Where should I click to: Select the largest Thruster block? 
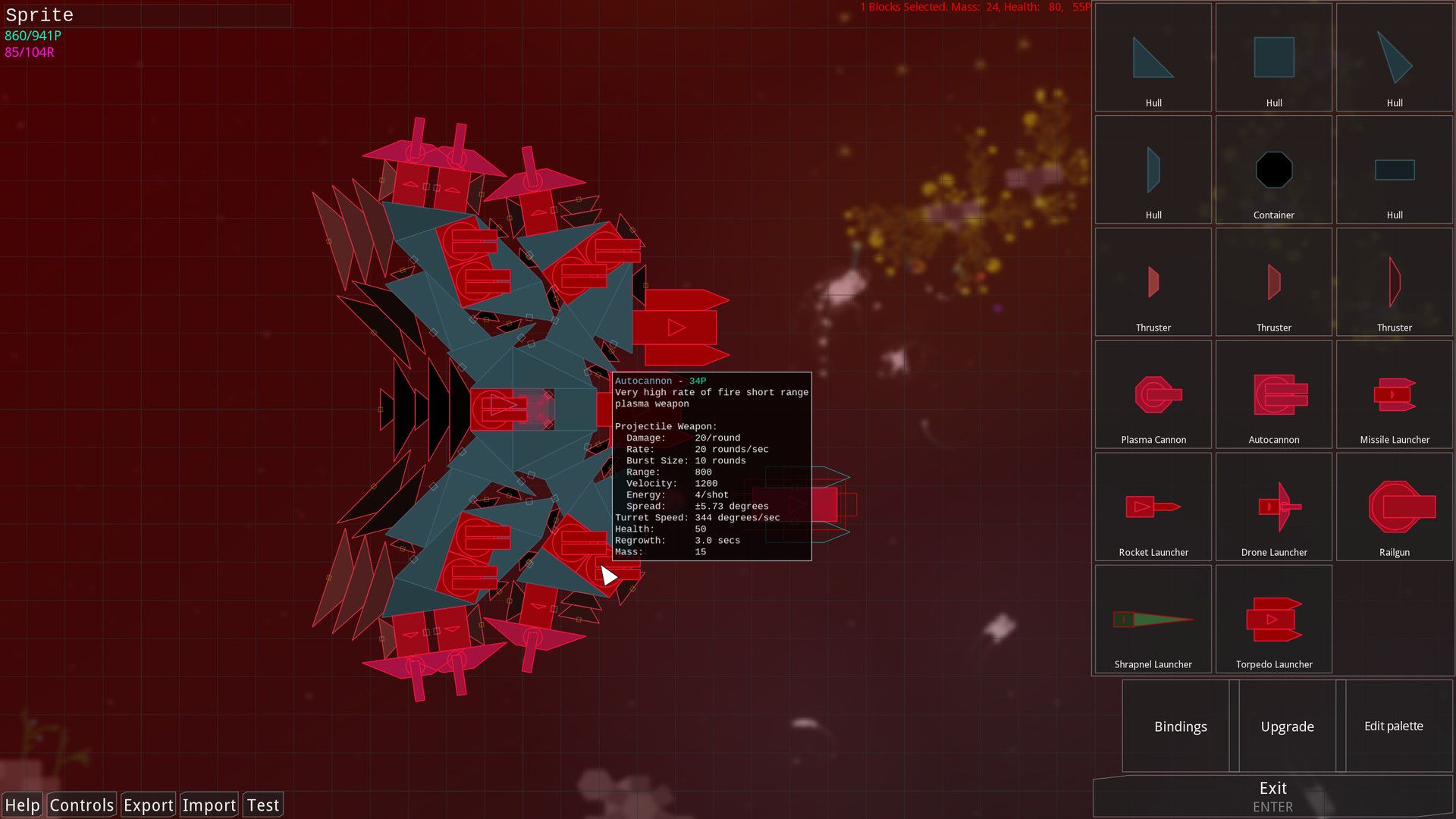[x=1394, y=282]
